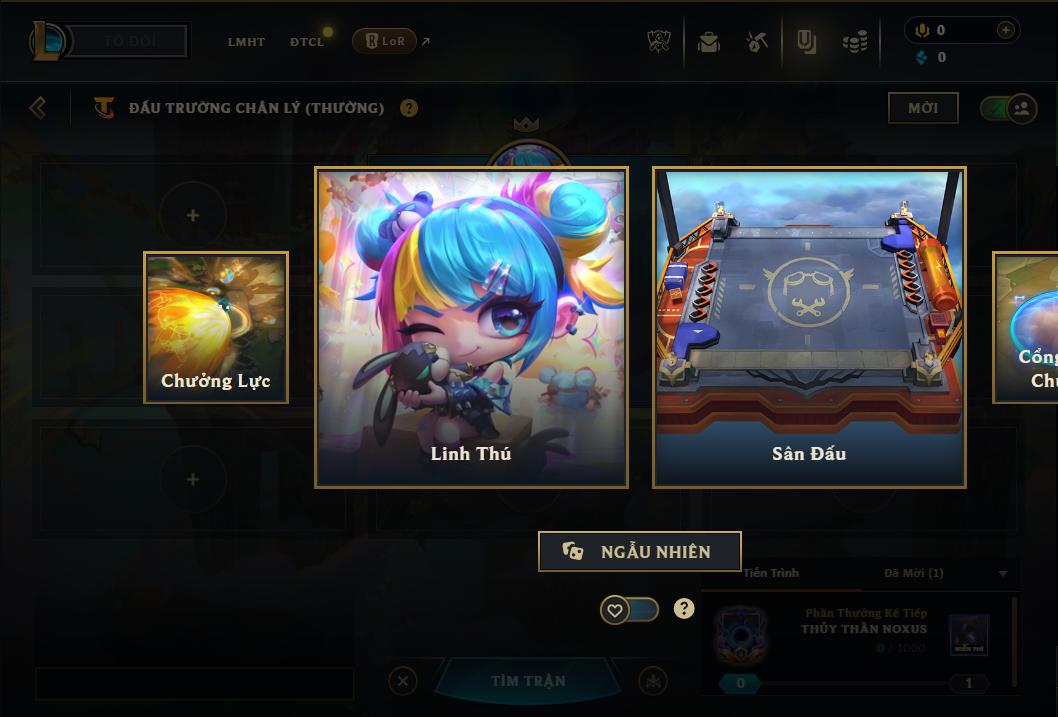This screenshot has height=717, width=1058.
Task: Close the lobby with the X button
Action: pos(403,681)
